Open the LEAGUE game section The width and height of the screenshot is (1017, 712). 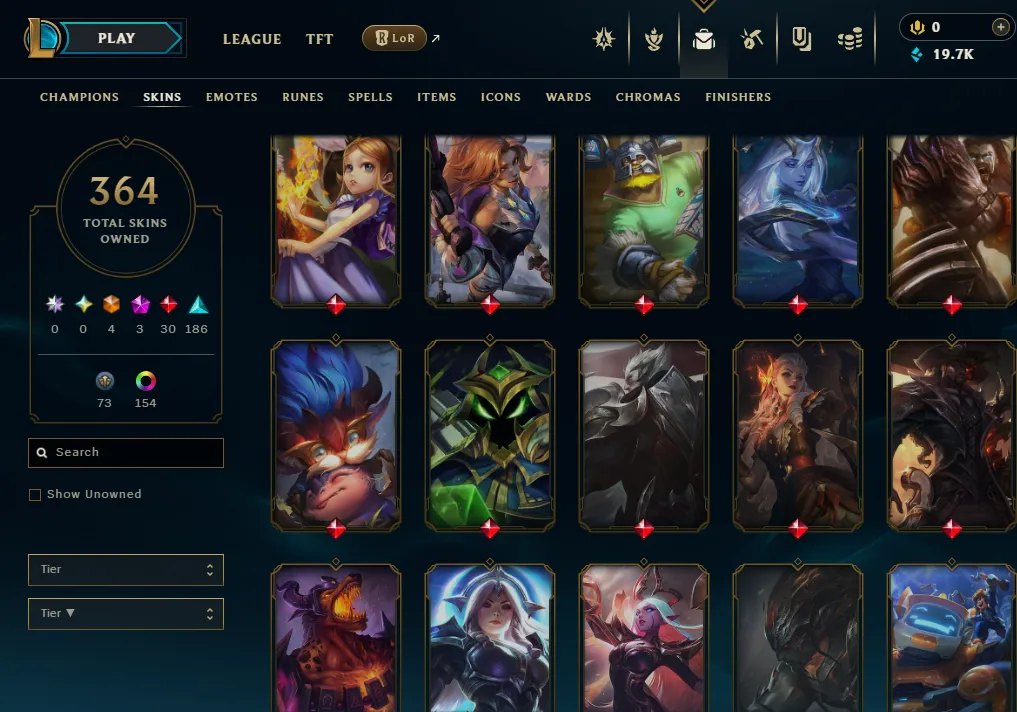pyautogui.click(x=252, y=39)
